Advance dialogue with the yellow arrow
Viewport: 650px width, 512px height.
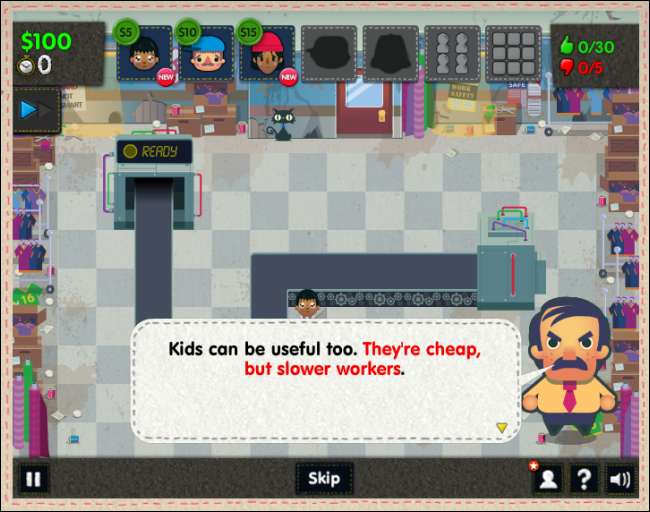(502, 427)
